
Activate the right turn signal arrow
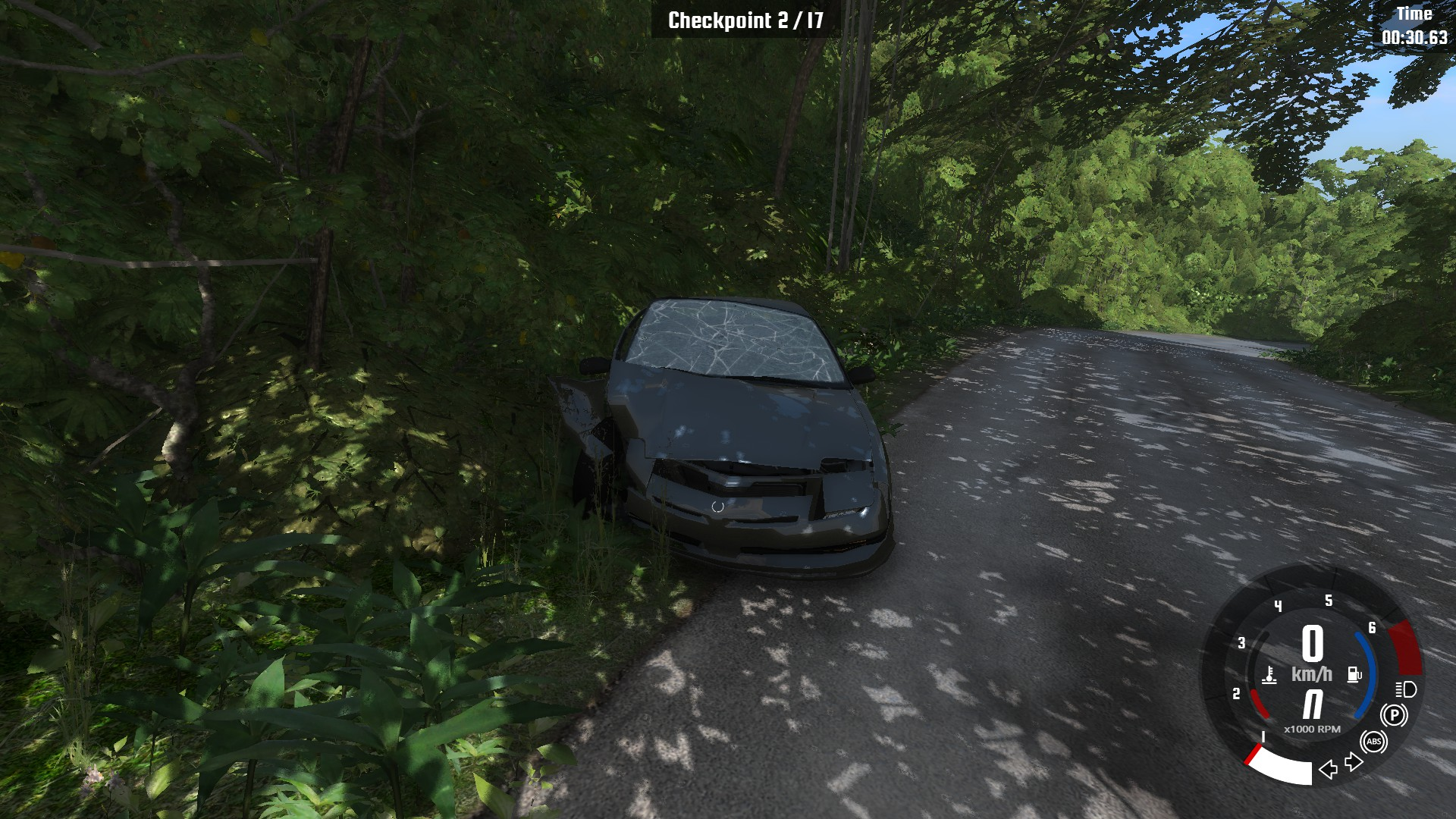click(1354, 761)
